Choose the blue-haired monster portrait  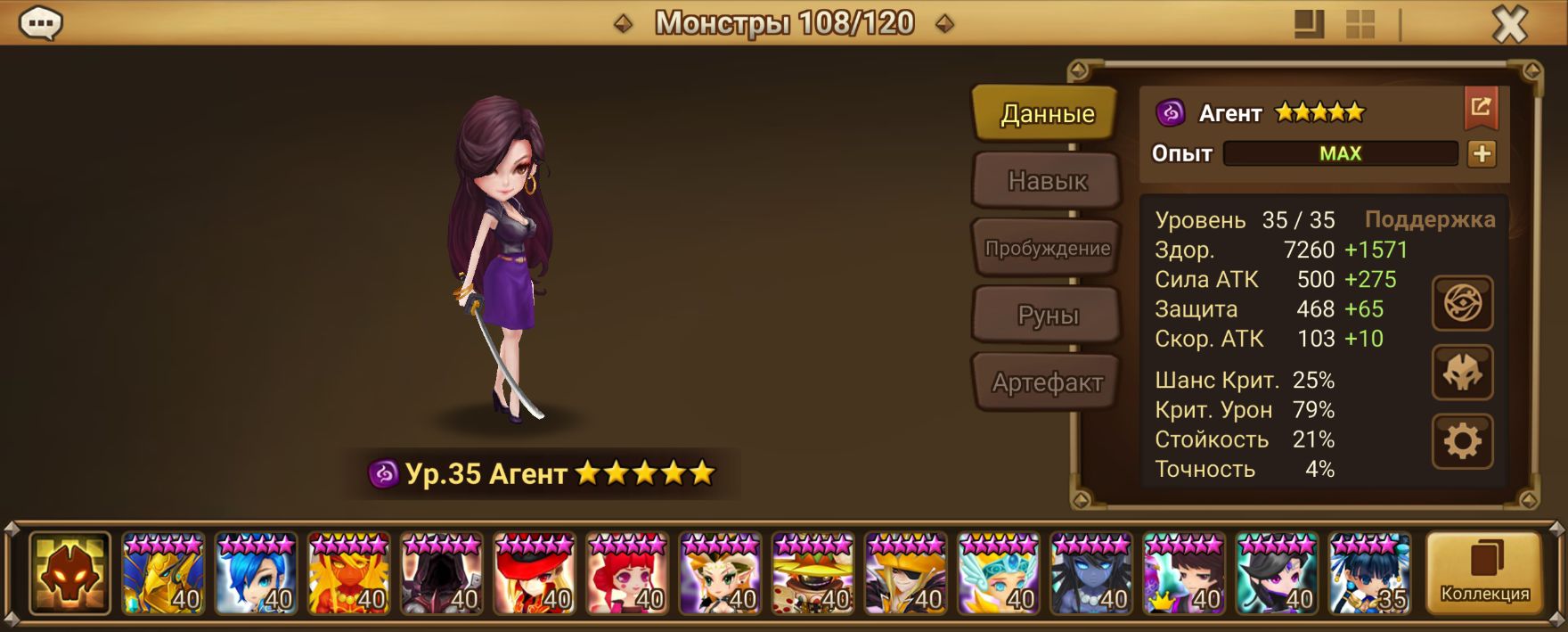pyautogui.click(x=256, y=573)
